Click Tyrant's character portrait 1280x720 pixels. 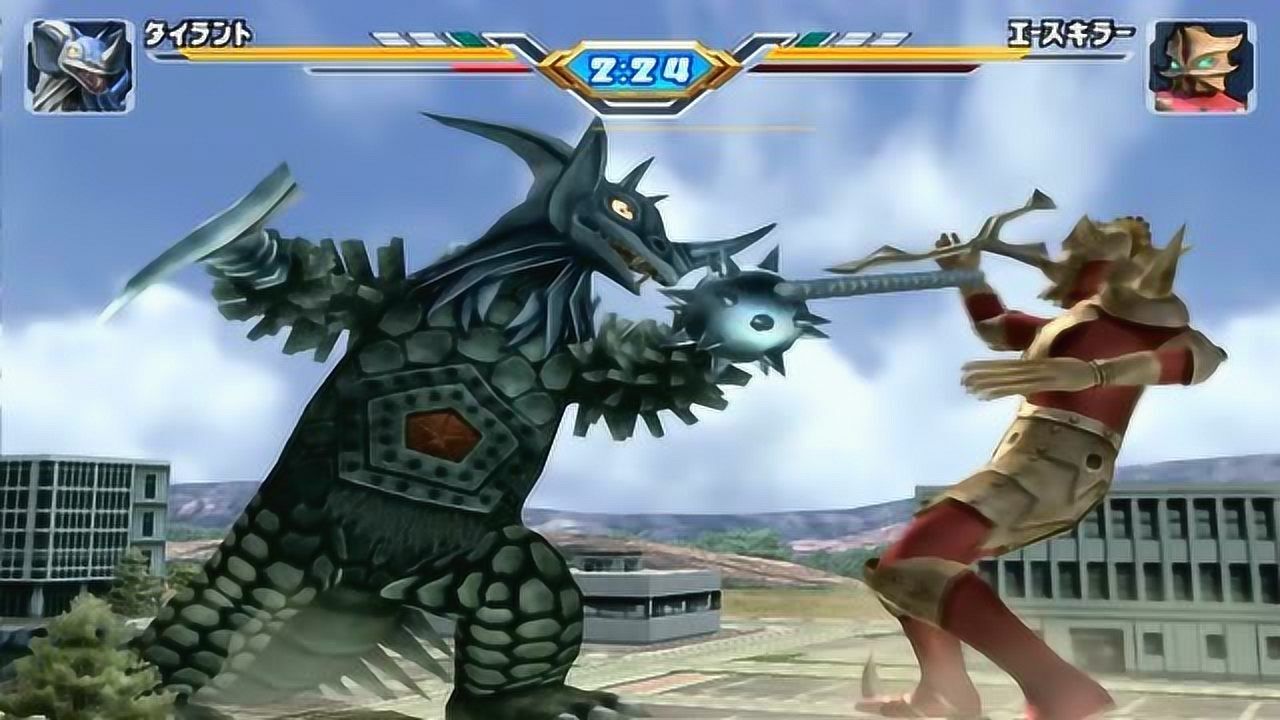[80, 66]
